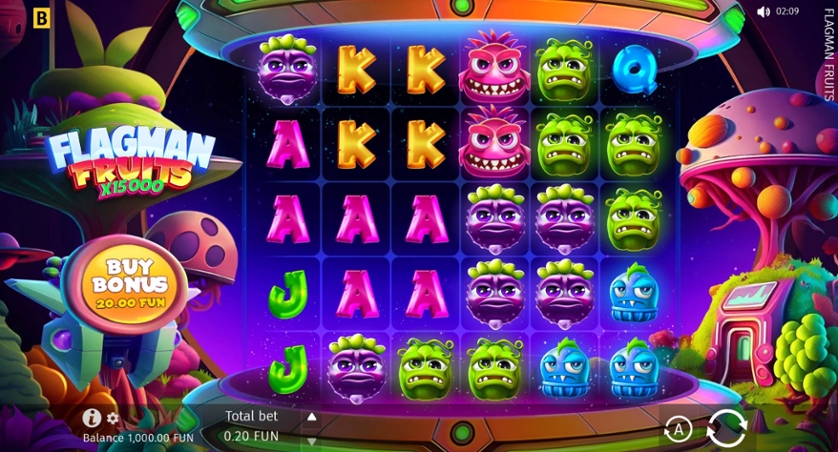
Task: Spin the reels
Action: (x=726, y=429)
